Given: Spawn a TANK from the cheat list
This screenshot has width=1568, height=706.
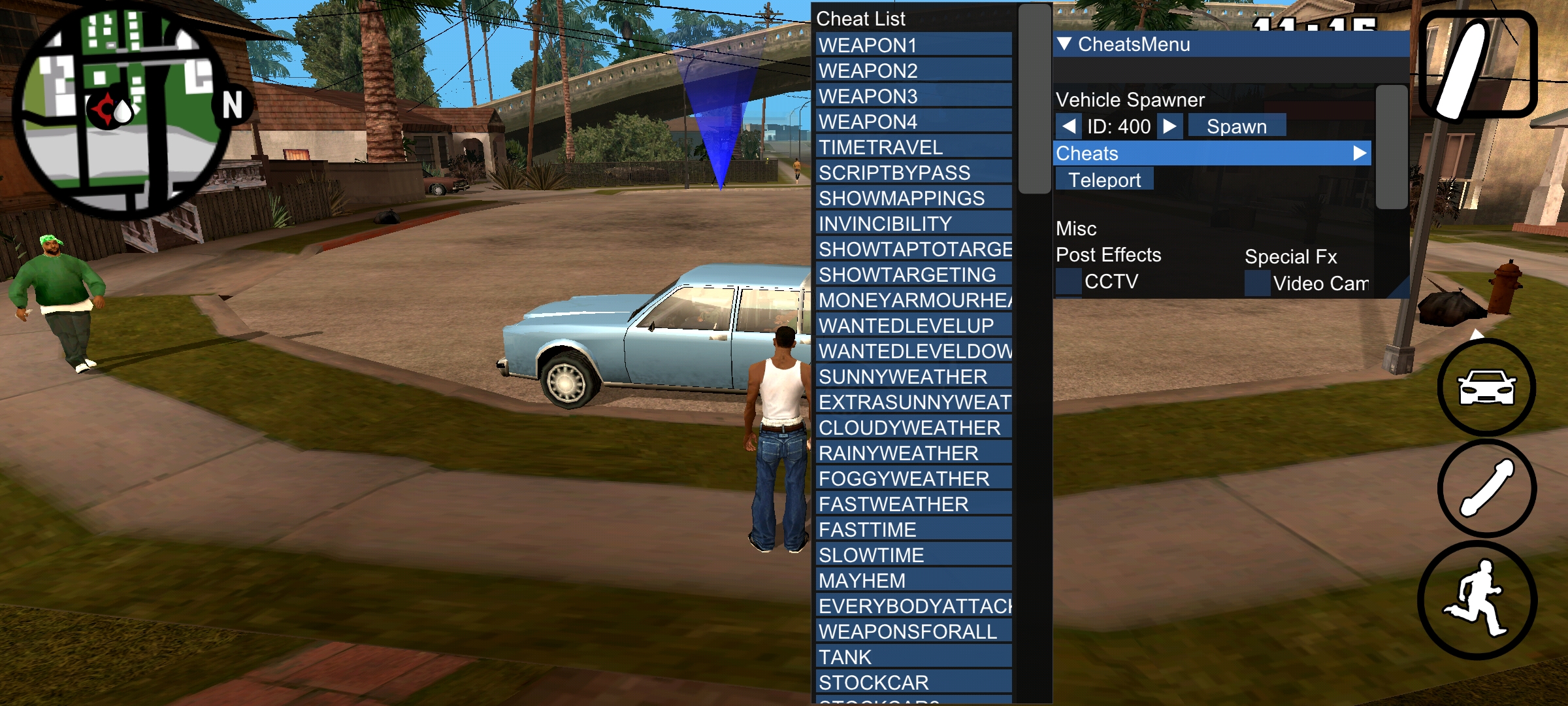Looking at the screenshot, I should point(913,657).
